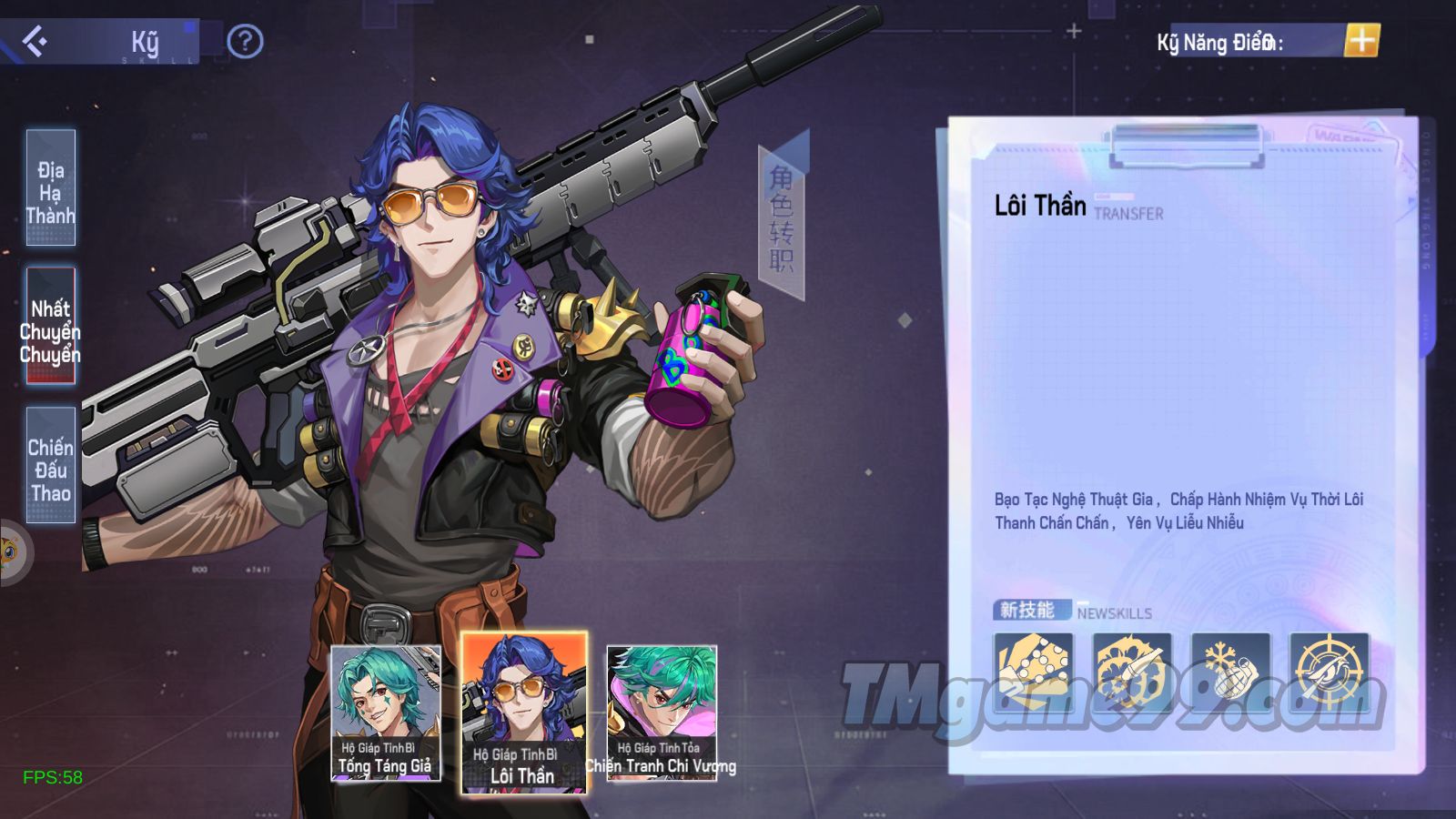Open the question mark help button
Viewport: 1456px width, 819px height.
pyautogui.click(x=245, y=42)
